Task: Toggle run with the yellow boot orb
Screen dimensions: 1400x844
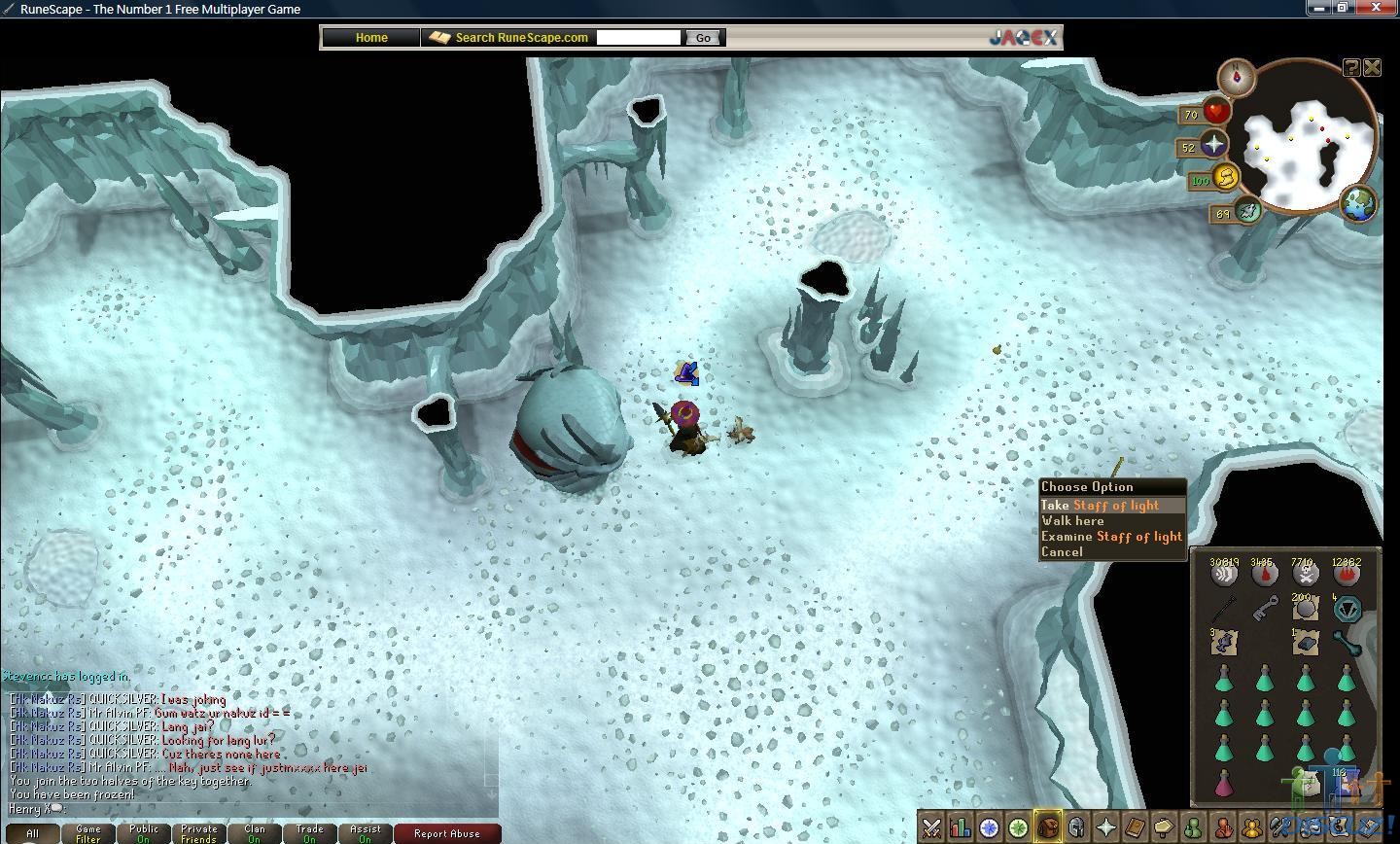Action: [x=1227, y=178]
